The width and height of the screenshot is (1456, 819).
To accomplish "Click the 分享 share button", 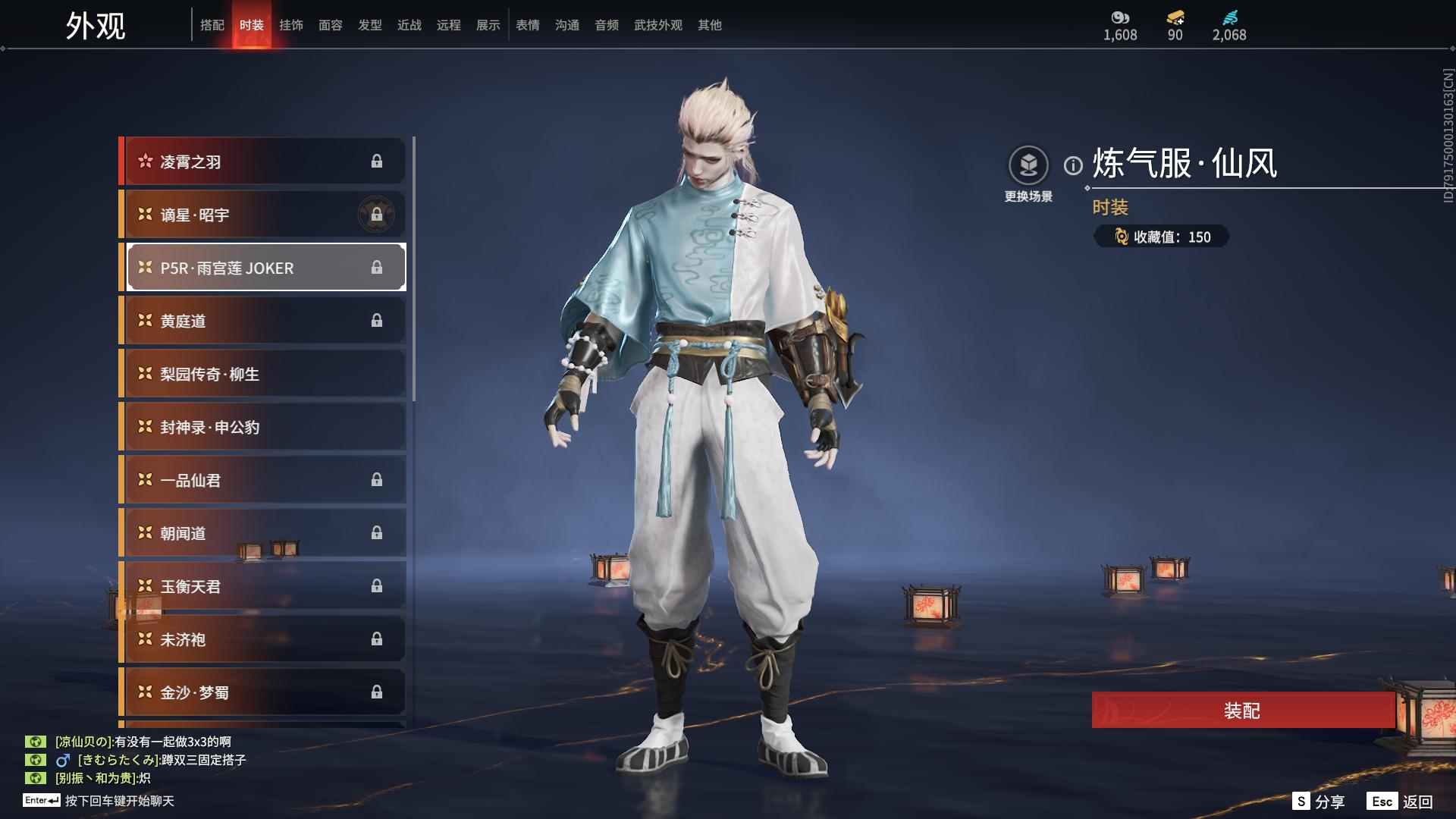I will pyautogui.click(x=1319, y=802).
